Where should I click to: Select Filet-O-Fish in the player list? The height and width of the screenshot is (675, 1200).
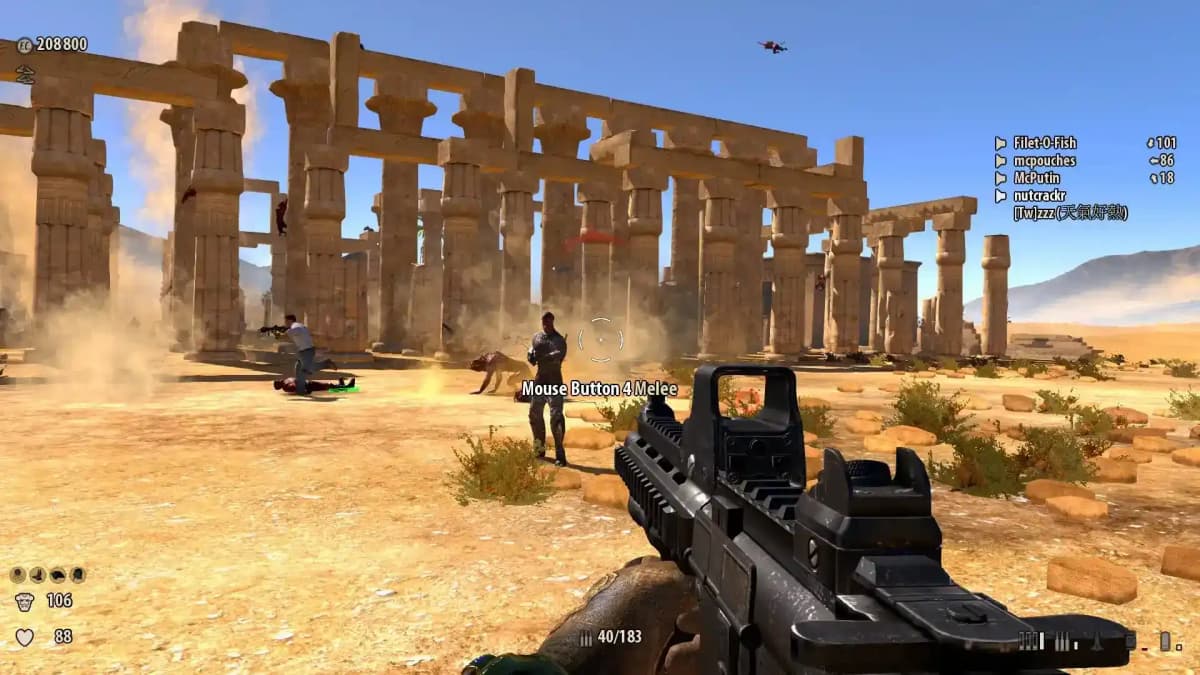pyautogui.click(x=1045, y=143)
